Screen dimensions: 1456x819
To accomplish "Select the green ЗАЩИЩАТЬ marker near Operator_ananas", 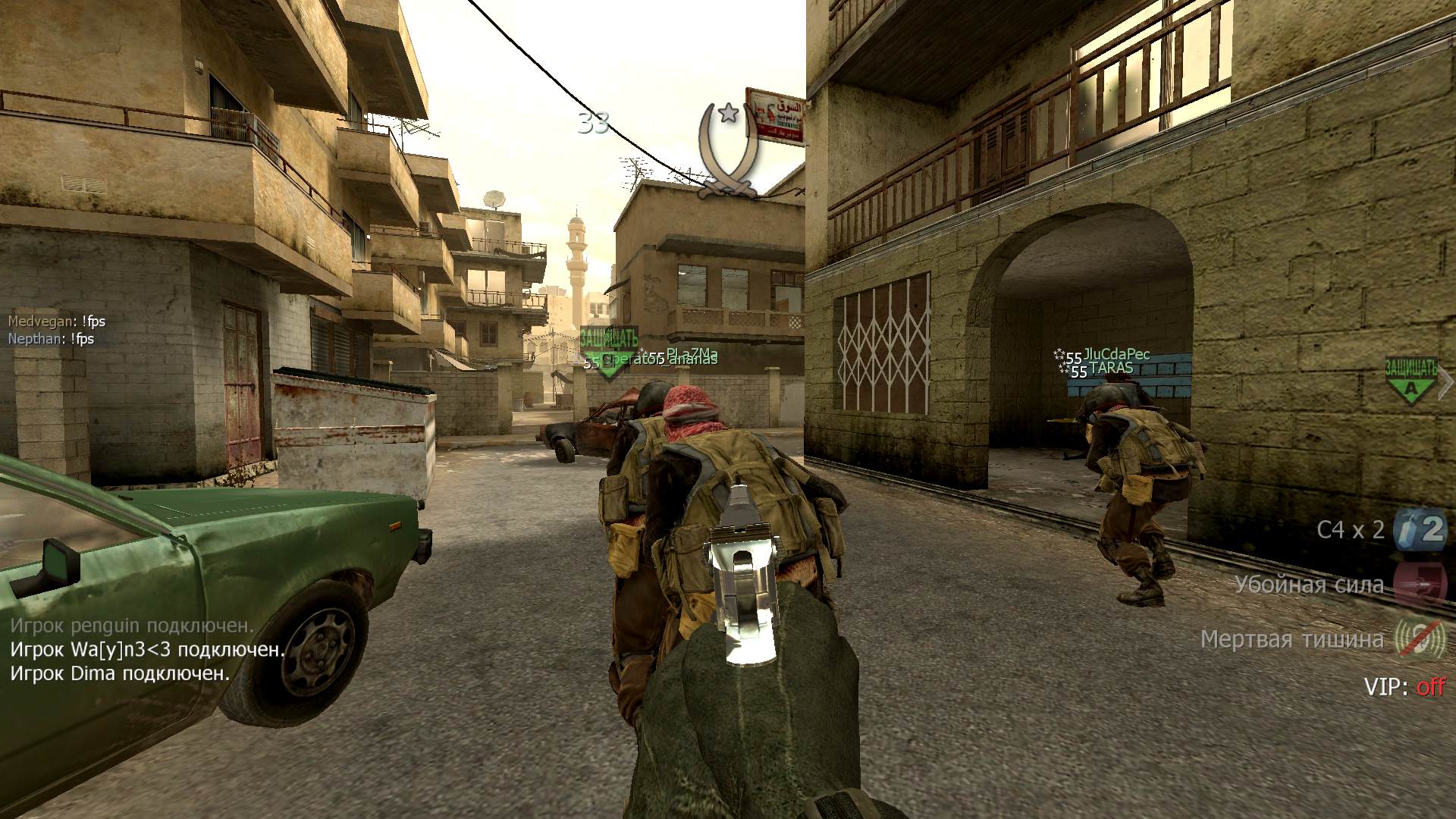I will (608, 350).
